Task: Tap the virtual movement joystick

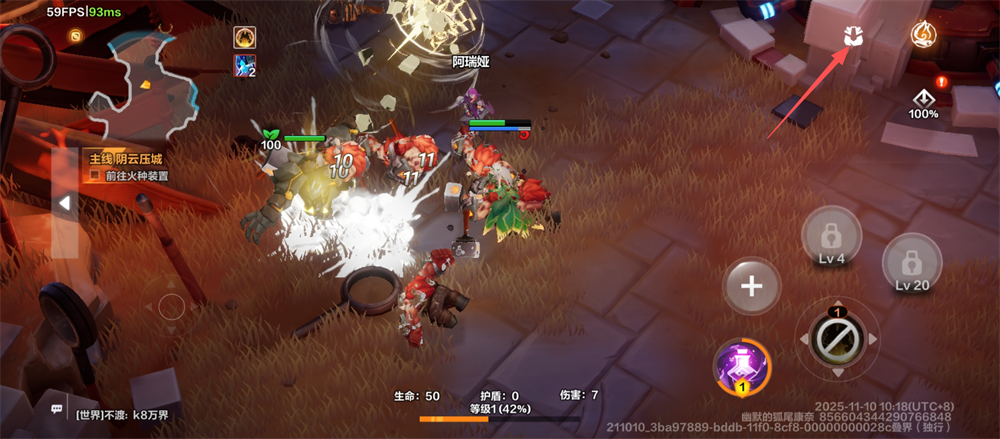Action: pyautogui.click(x=172, y=305)
